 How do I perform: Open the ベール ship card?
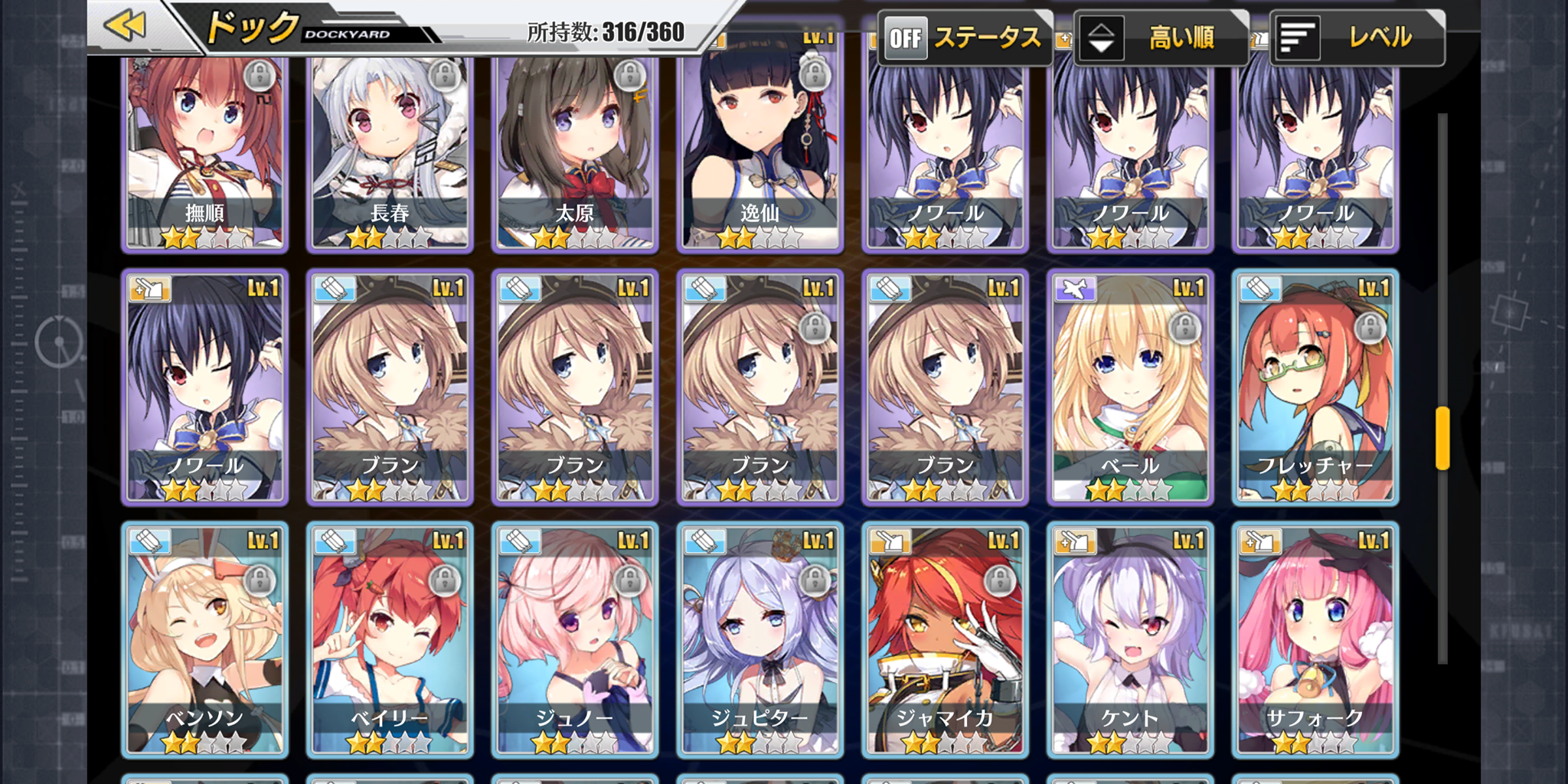tap(1130, 387)
